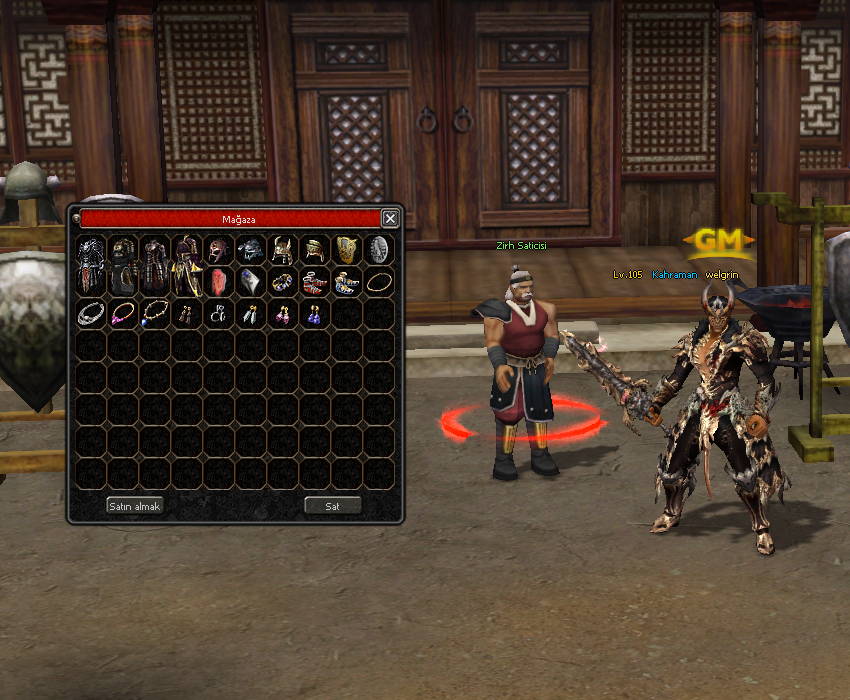Image resolution: width=850 pixels, height=700 pixels.
Task: Choose the dark steel-blue helmet
Action: (251, 249)
